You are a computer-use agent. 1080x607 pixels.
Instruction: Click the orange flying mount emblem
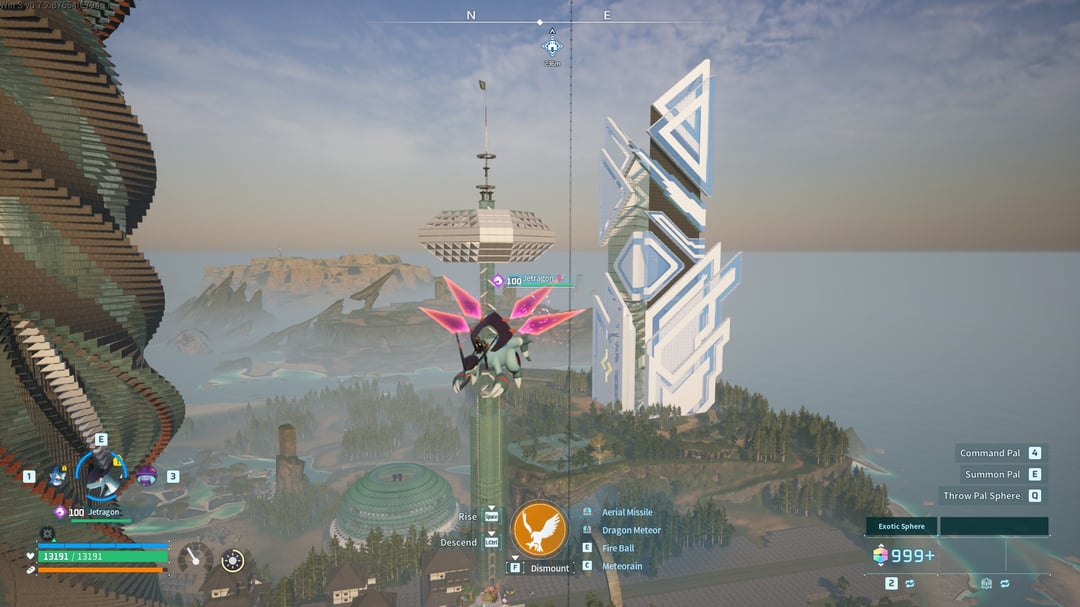tap(539, 530)
